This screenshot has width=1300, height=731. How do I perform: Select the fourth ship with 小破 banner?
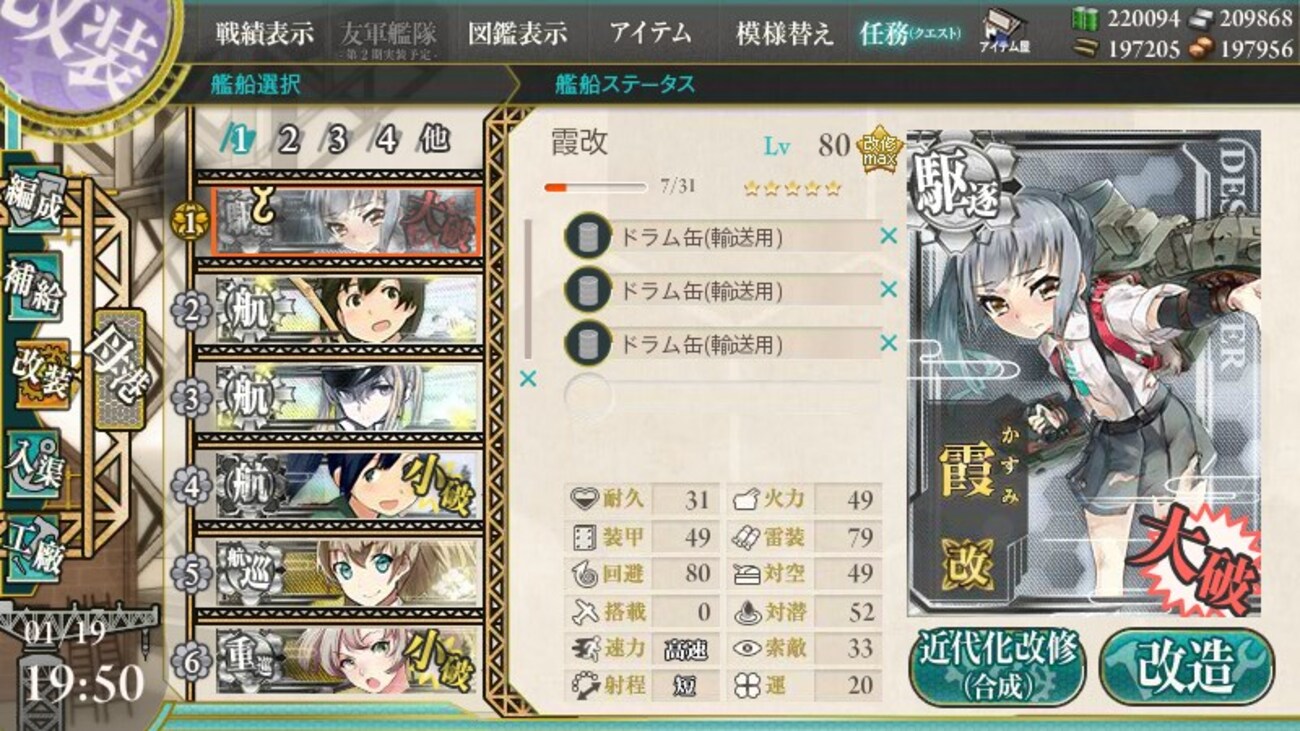click(x=345, y=486)
